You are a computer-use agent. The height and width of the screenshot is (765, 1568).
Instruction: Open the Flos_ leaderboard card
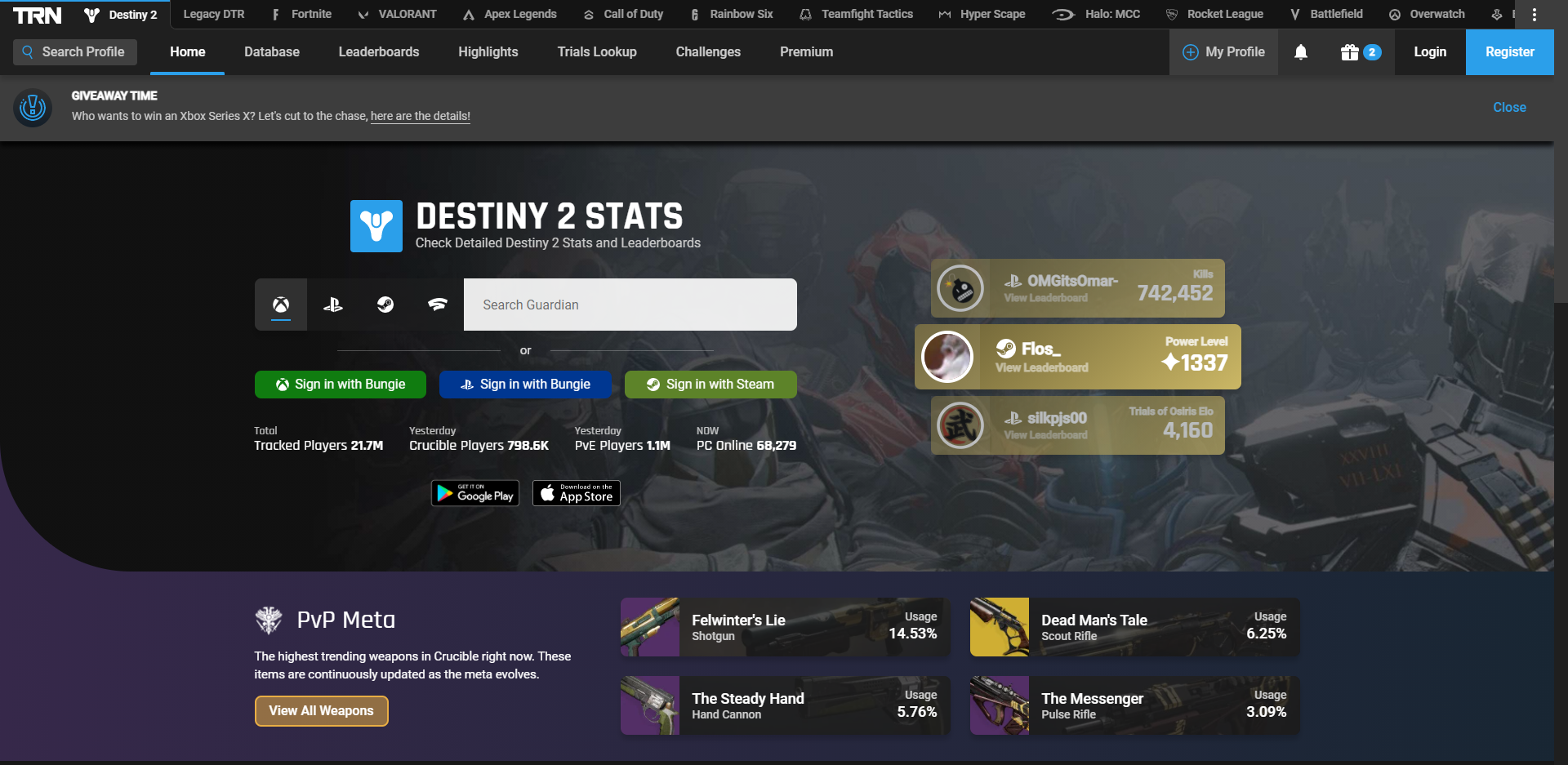point(1077,357)
